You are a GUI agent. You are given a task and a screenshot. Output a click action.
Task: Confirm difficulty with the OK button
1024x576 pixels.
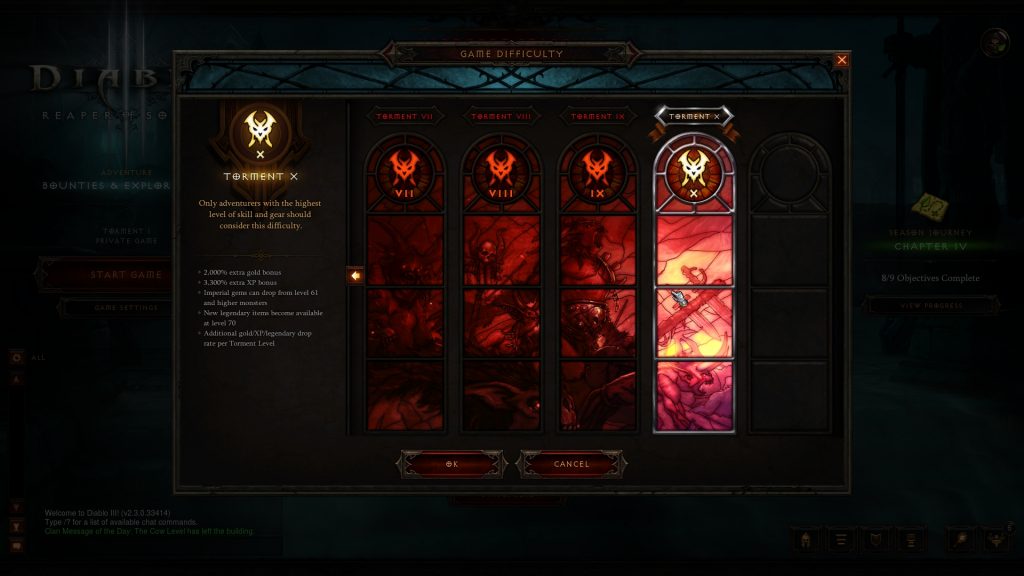point(451,464)
